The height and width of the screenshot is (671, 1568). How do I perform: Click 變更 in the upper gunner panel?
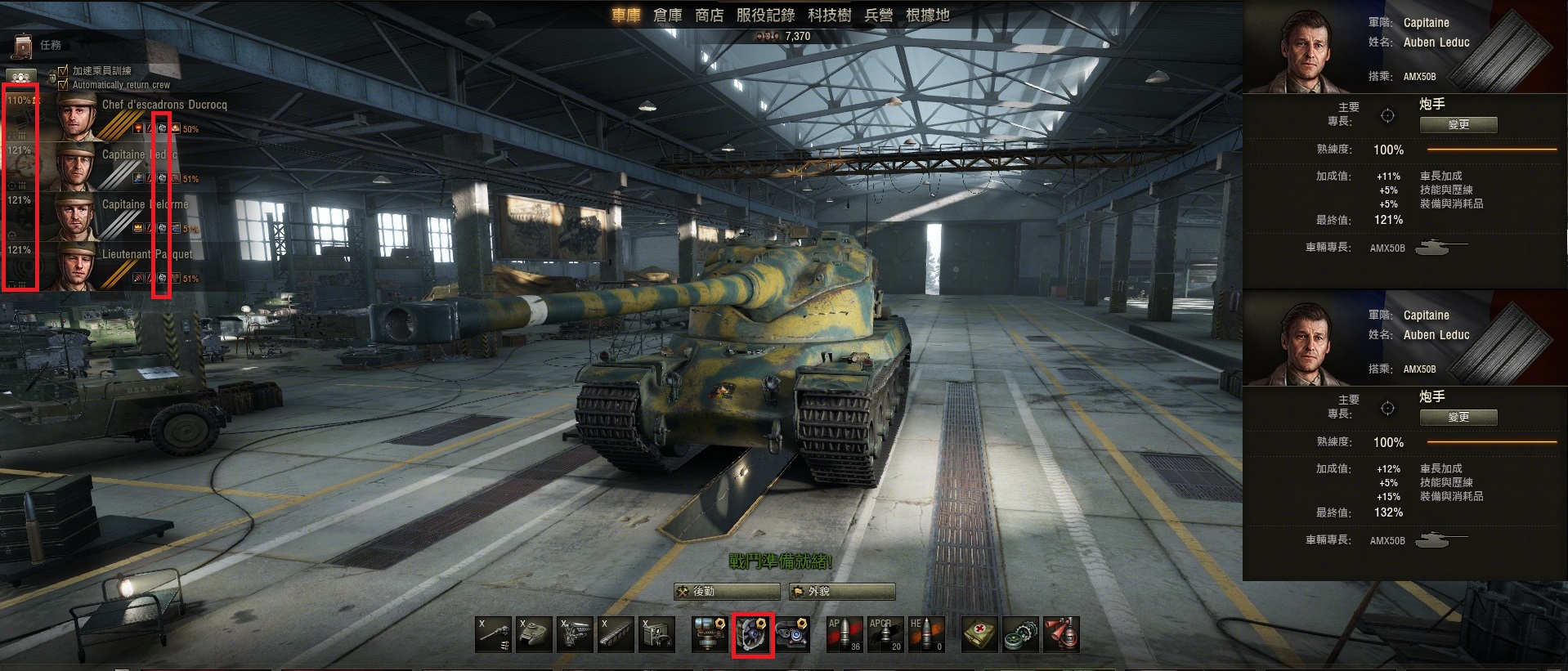[1458, 124]
